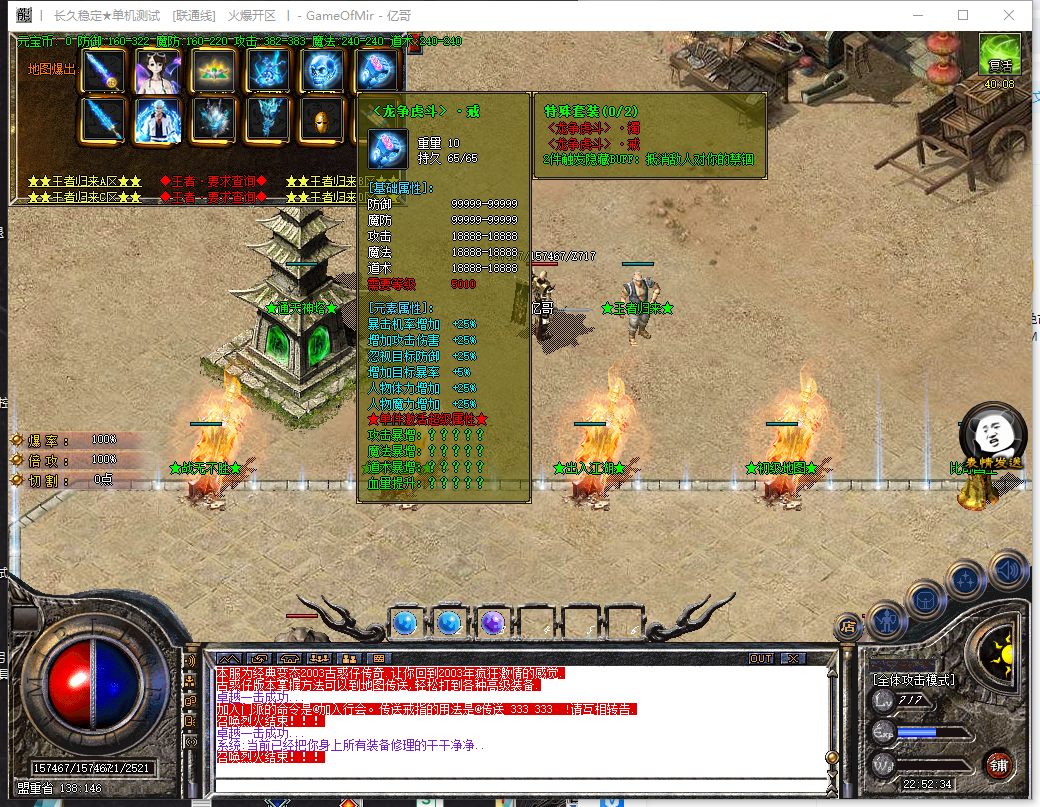The height and width of the screenshot is (807, 1040).
Task: Select the anime girl portrait slot
Action: point(158,71)
